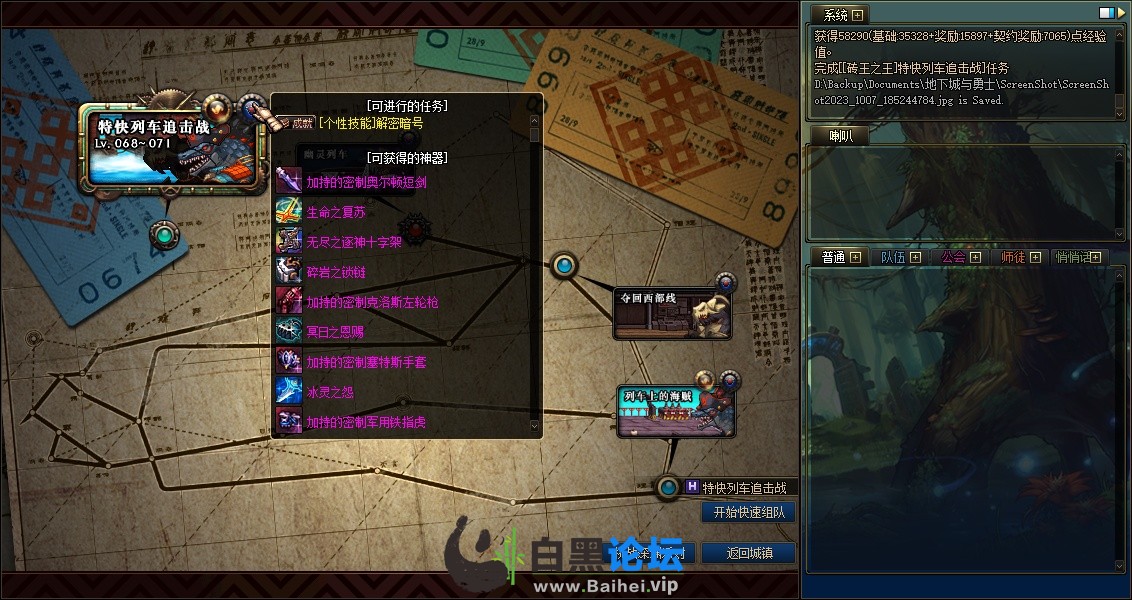Image resolution: width=1132 pixels, height=600 pixels.
Task: Select 加持的密制奥尔顿短剑 in the artifact list
Action: pos(366,182)
